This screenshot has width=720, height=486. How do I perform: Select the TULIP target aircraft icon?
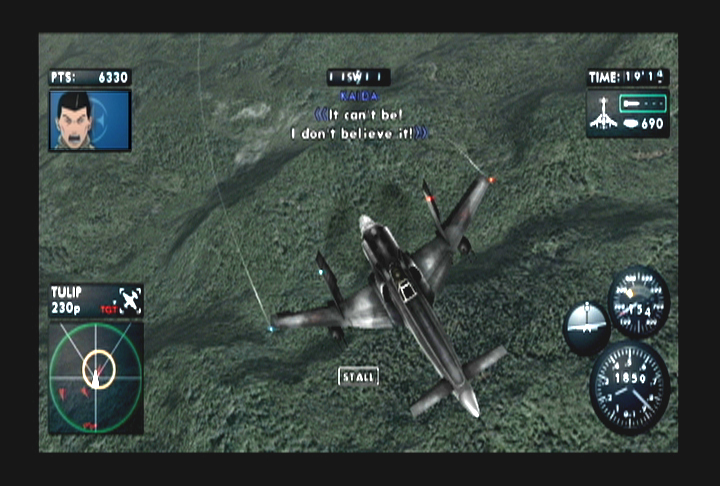point(130,298)
